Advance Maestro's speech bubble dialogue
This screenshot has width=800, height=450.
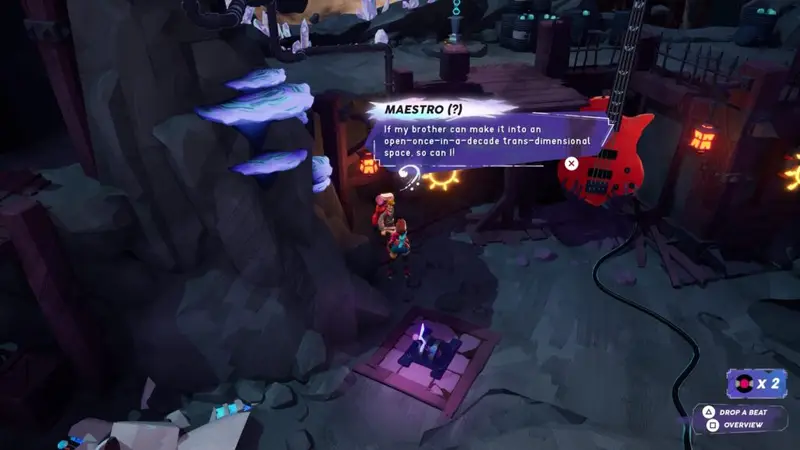(571, 163)
